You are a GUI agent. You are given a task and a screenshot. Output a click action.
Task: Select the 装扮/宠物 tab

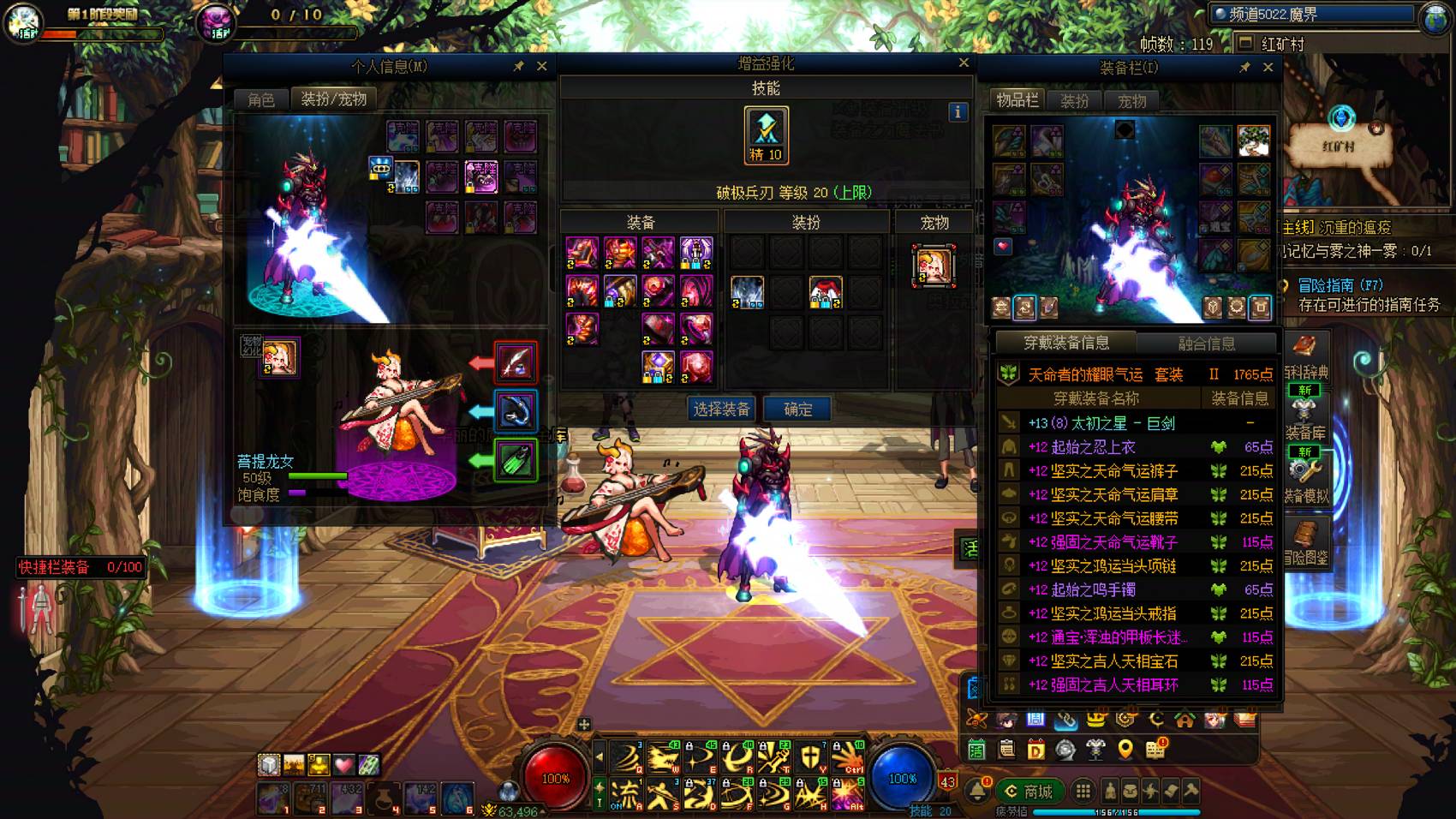[x=333, y=99]
